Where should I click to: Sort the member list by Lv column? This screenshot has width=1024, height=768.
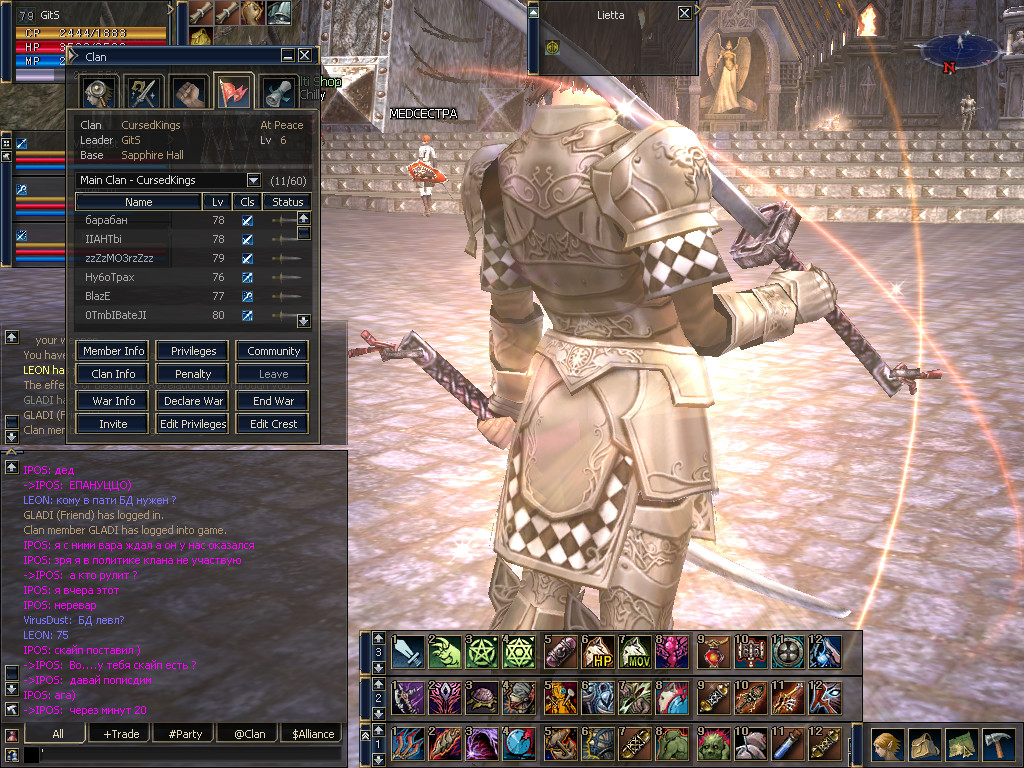[218, 202]
